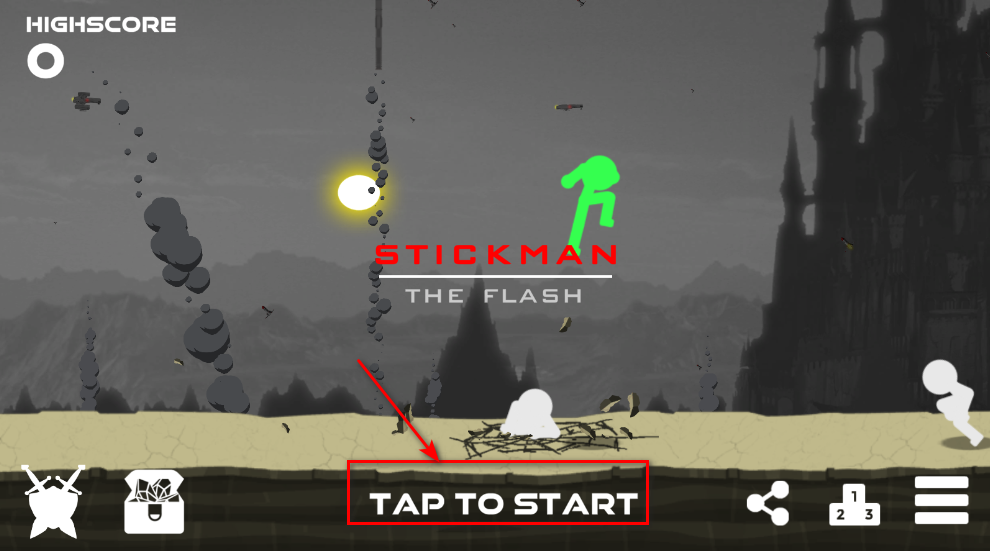Open the hamburger menu
Screen dimensions: 990x551
point(941,500)
